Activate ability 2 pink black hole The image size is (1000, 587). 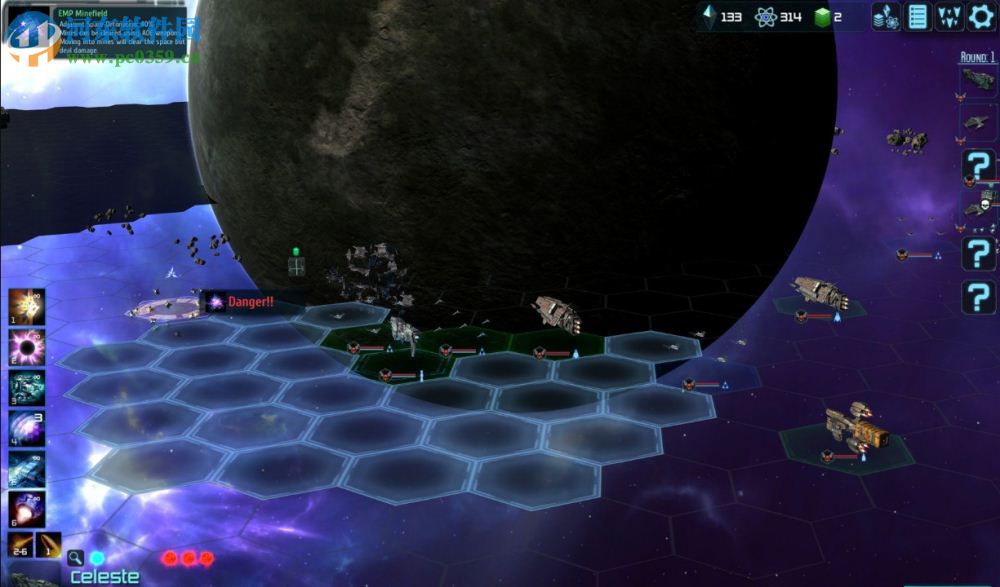tap(26, 347)
